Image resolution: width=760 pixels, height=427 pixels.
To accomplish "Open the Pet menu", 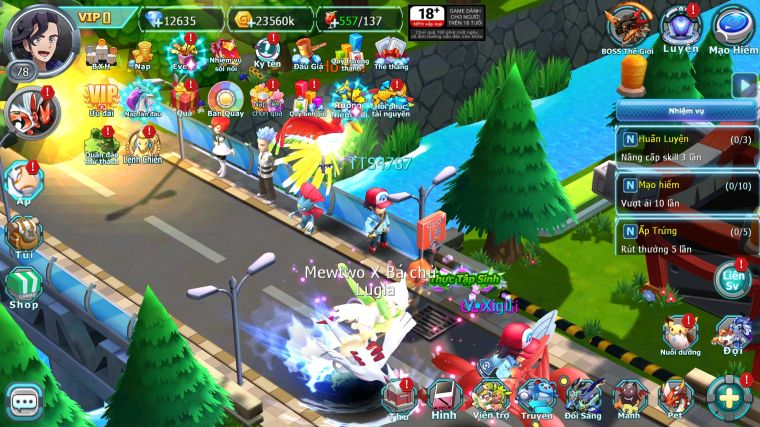I will coord(677,398).
